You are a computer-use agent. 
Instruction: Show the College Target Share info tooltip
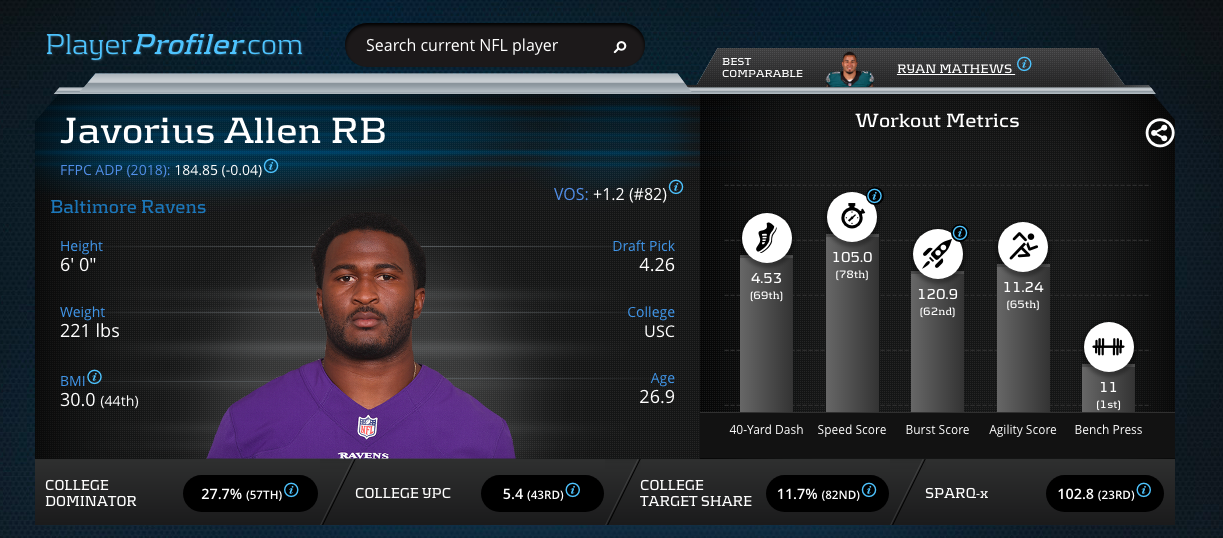869,490
